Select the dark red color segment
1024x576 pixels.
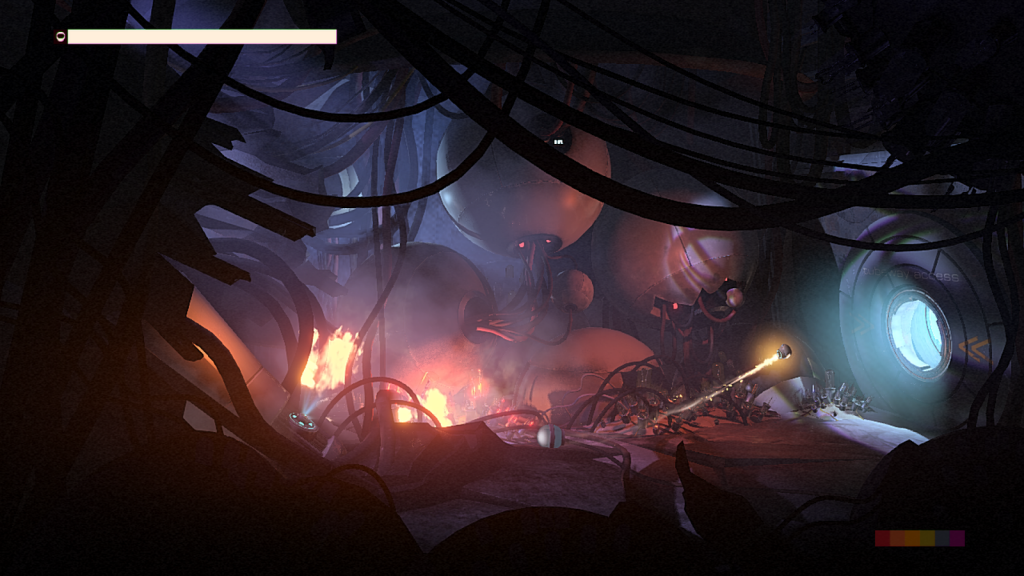pos(882,538)
